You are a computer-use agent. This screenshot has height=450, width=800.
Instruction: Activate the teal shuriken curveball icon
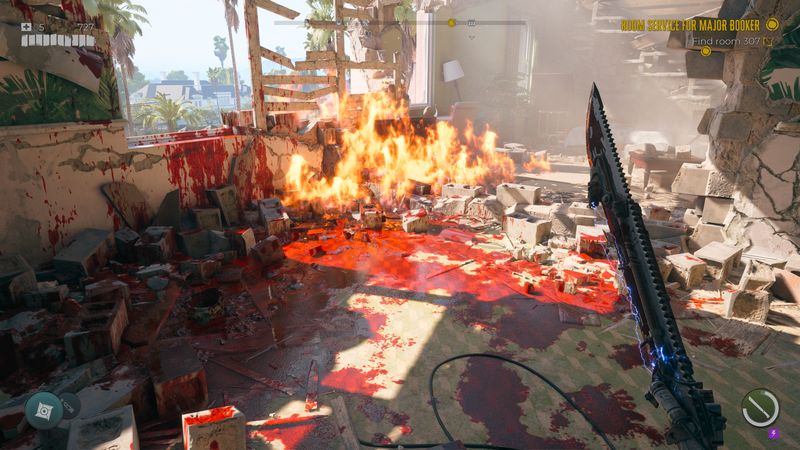[44, 410]
